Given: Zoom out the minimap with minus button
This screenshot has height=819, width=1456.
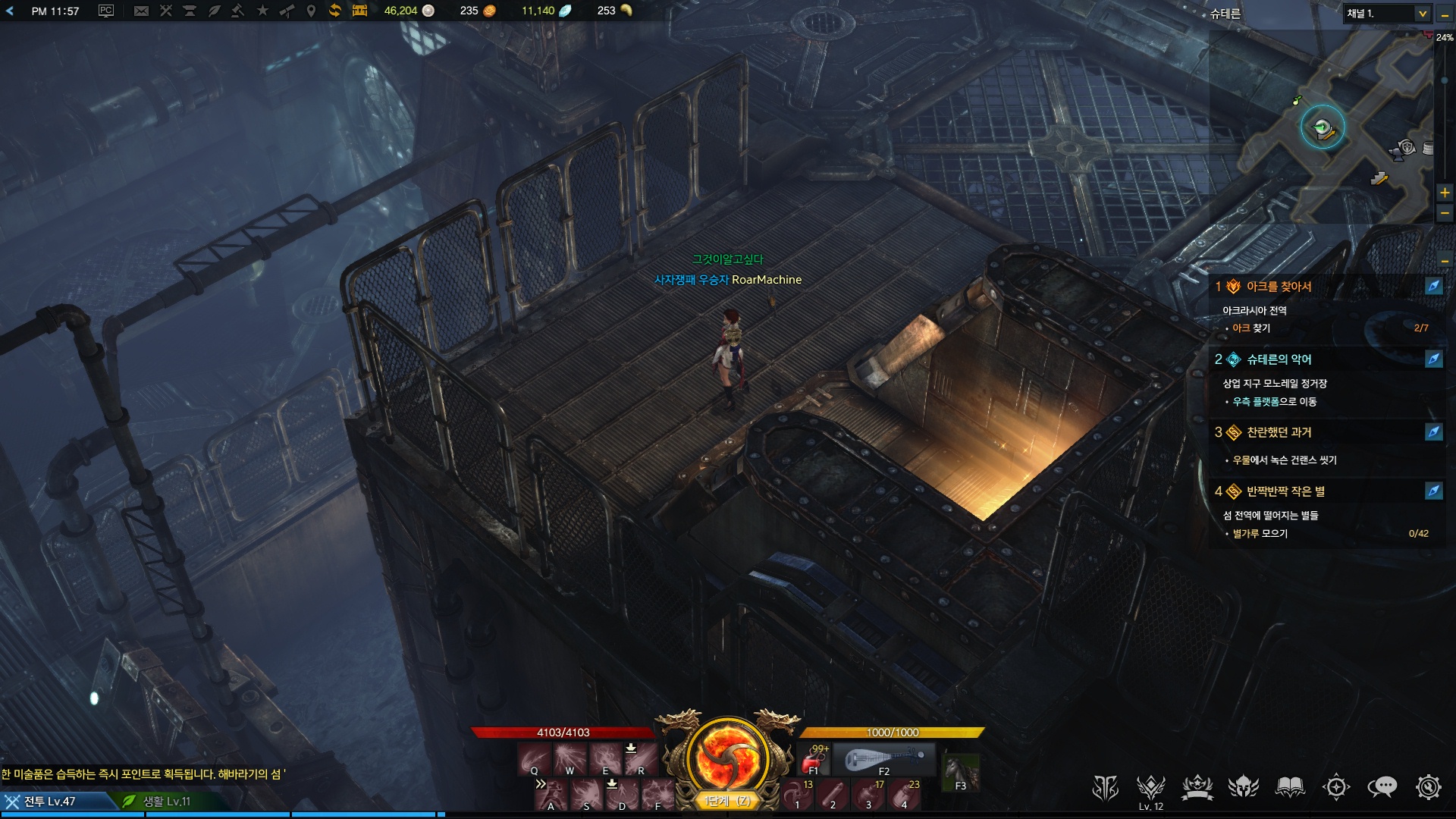Looking at the screenshot, I should pyautogui.click(x=1445, y=214).
